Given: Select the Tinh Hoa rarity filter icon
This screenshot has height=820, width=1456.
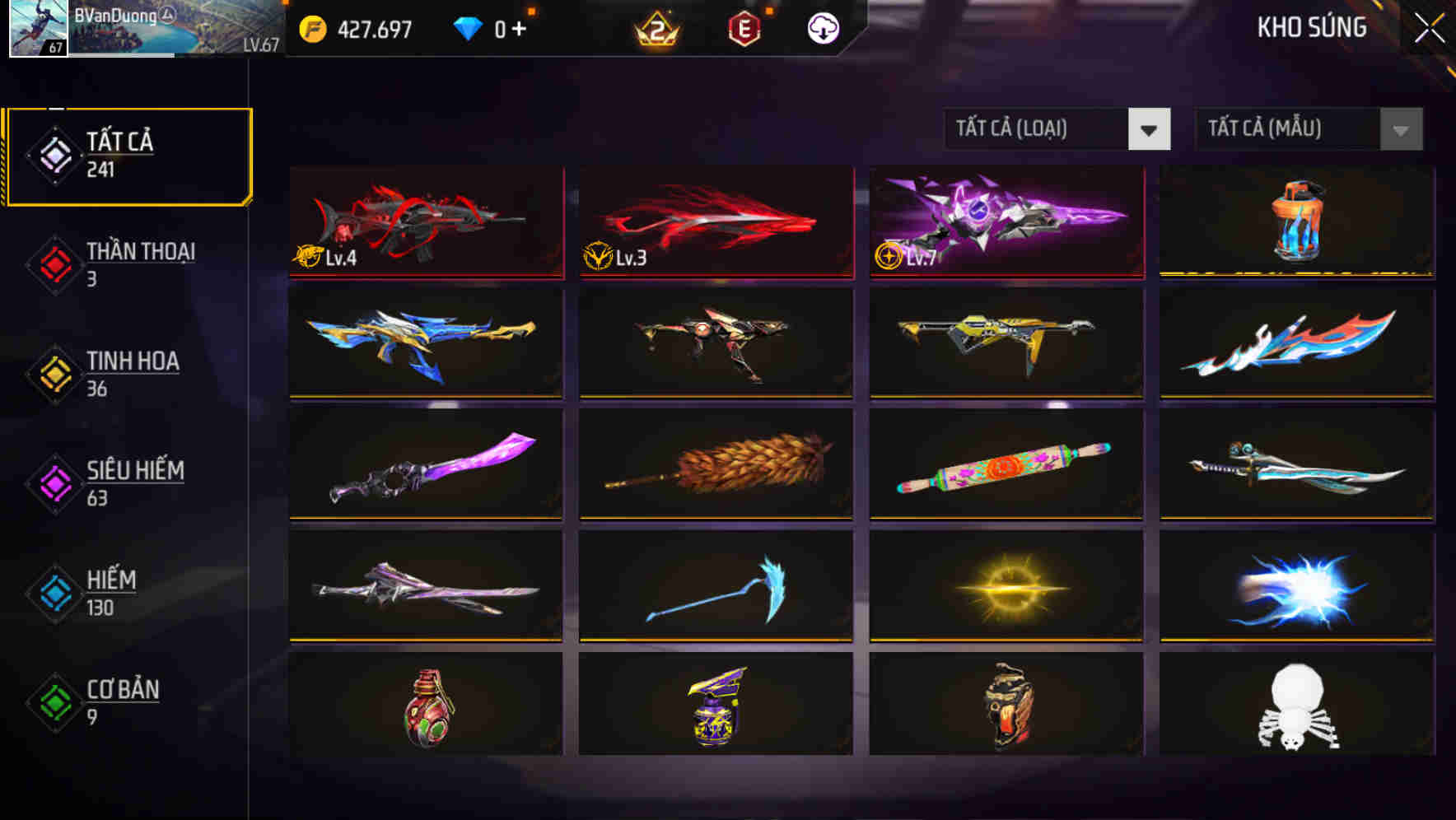Looking at the screenshot, I should pyautogui.click(x=52, y=375).
